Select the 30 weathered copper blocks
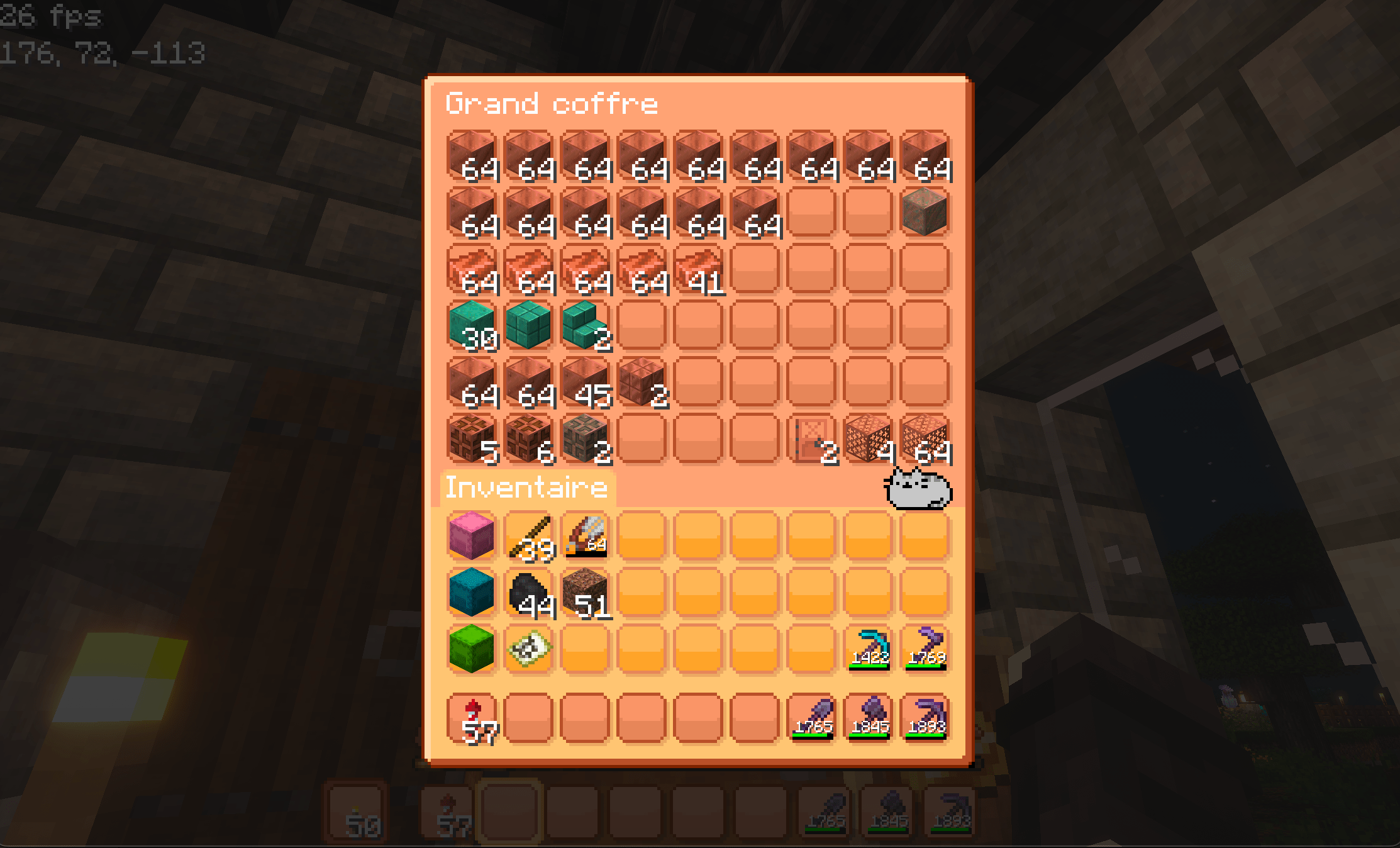1400x848 pixels. click(472, 324)
